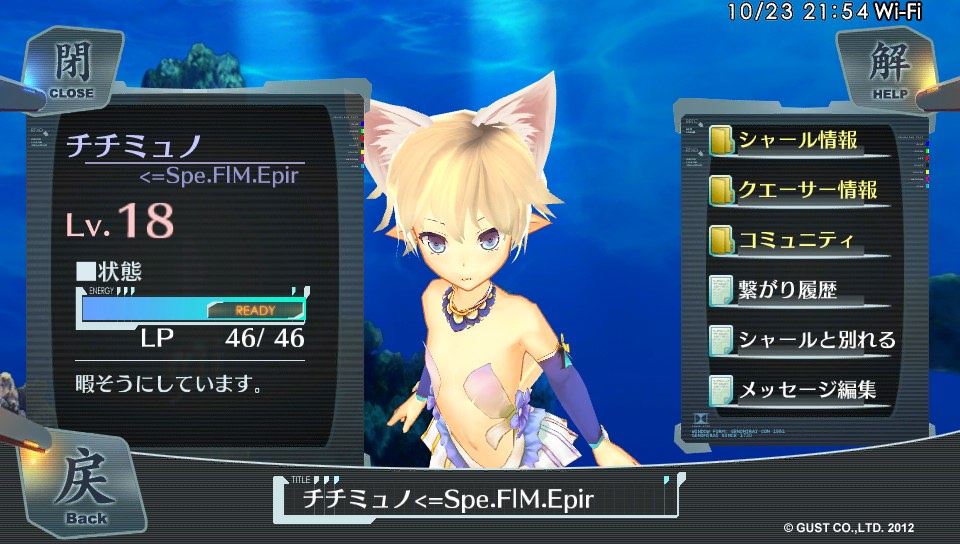Open the コミュニティ folder
Image resolution: width=960 pixels, height=544 pixels.
pos(797,240)
